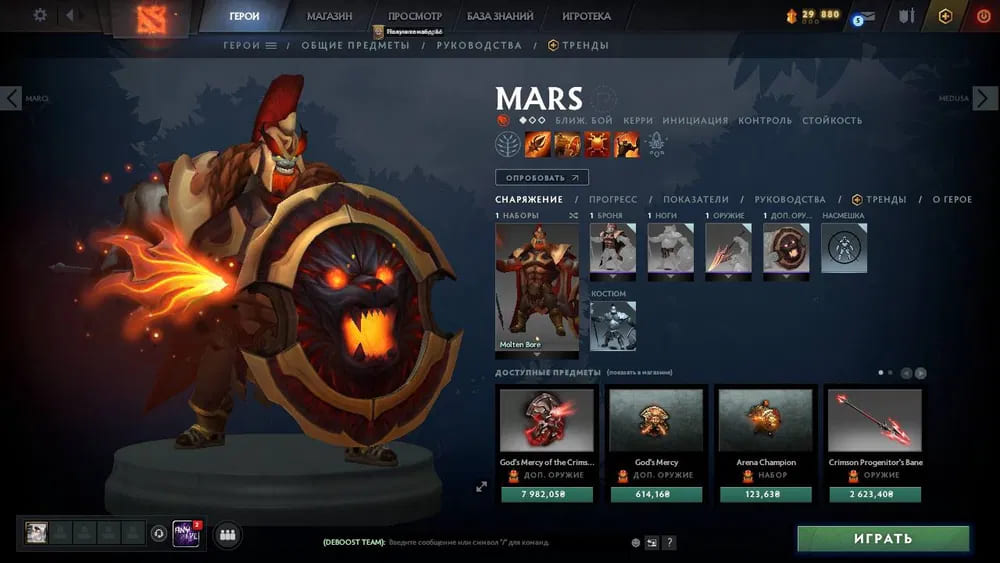Switch to the ПРОГРЕСС section
Image resolution: width=1000 pixels, height=563 pixels.
pyautogui.click(x=613, y=200)
